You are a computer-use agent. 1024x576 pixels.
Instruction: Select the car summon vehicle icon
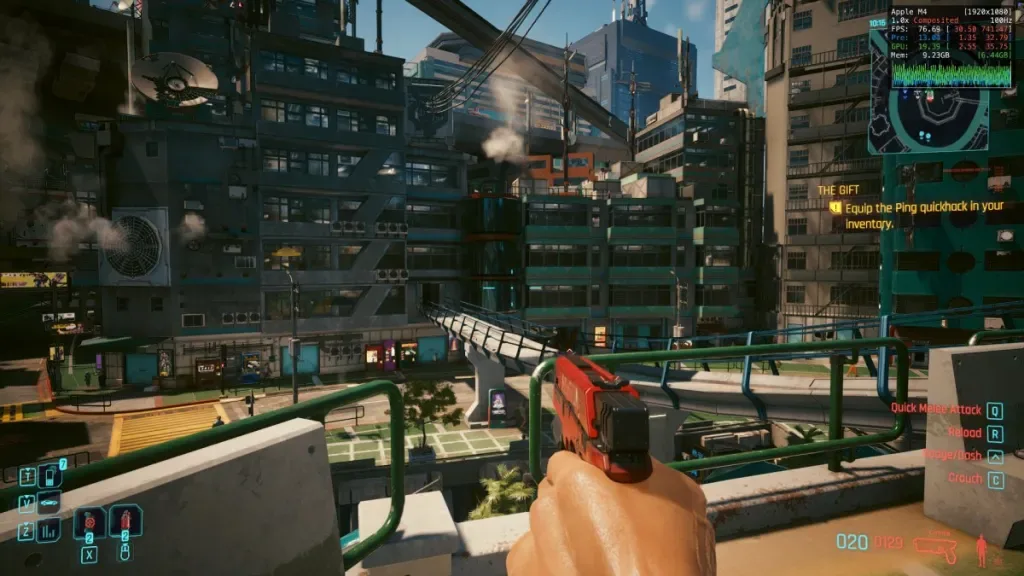tap(48, 502)
